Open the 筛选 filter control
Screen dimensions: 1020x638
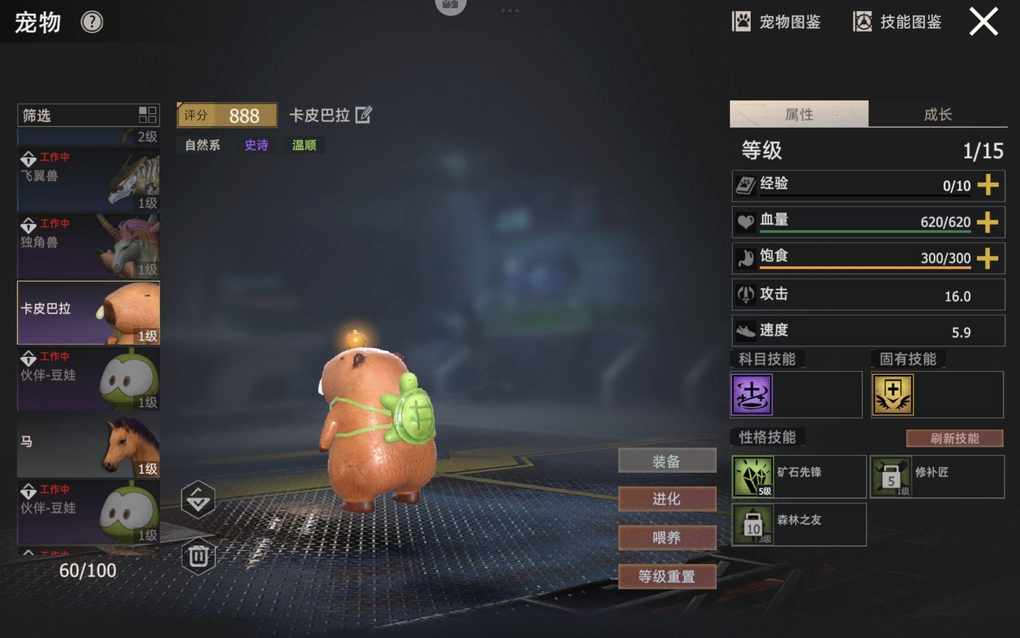tap(88, 115)
